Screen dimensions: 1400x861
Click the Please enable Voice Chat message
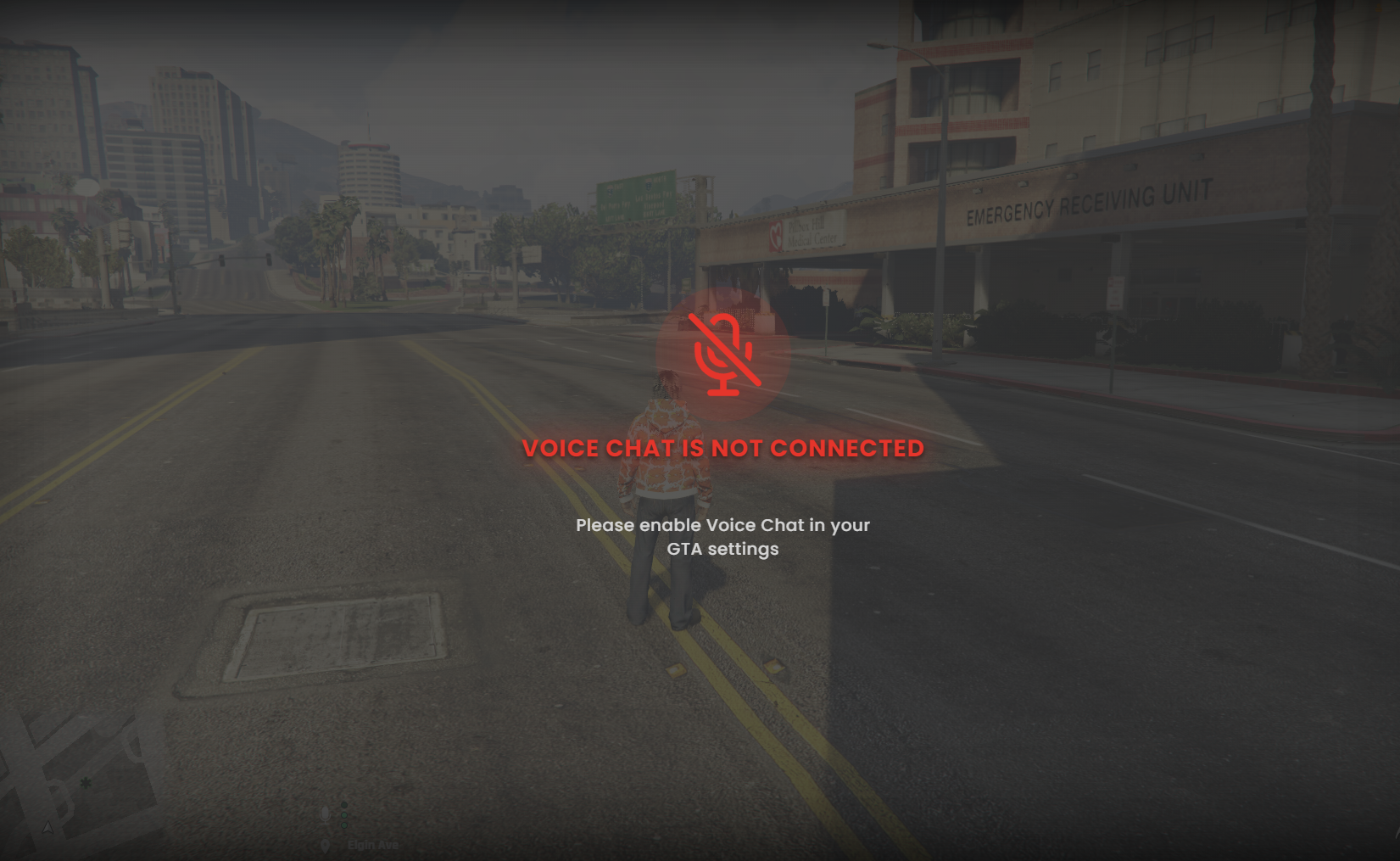click(722, 537)
